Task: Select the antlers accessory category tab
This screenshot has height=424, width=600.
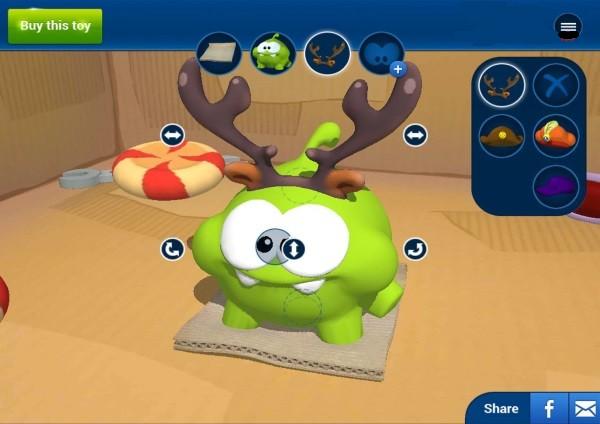Action: [327, 55]
